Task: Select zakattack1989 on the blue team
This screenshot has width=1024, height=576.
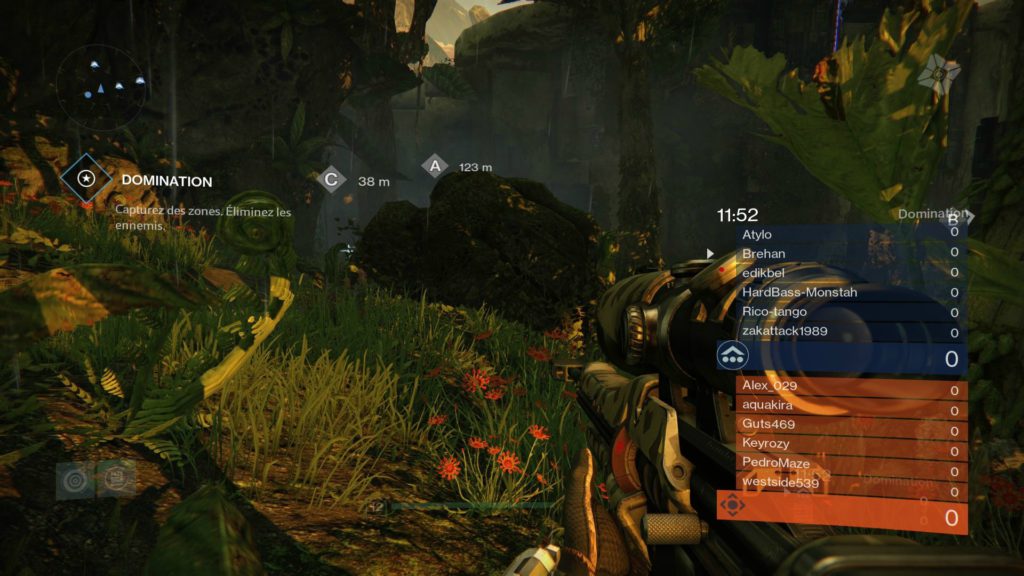Action: coord(852,331)
